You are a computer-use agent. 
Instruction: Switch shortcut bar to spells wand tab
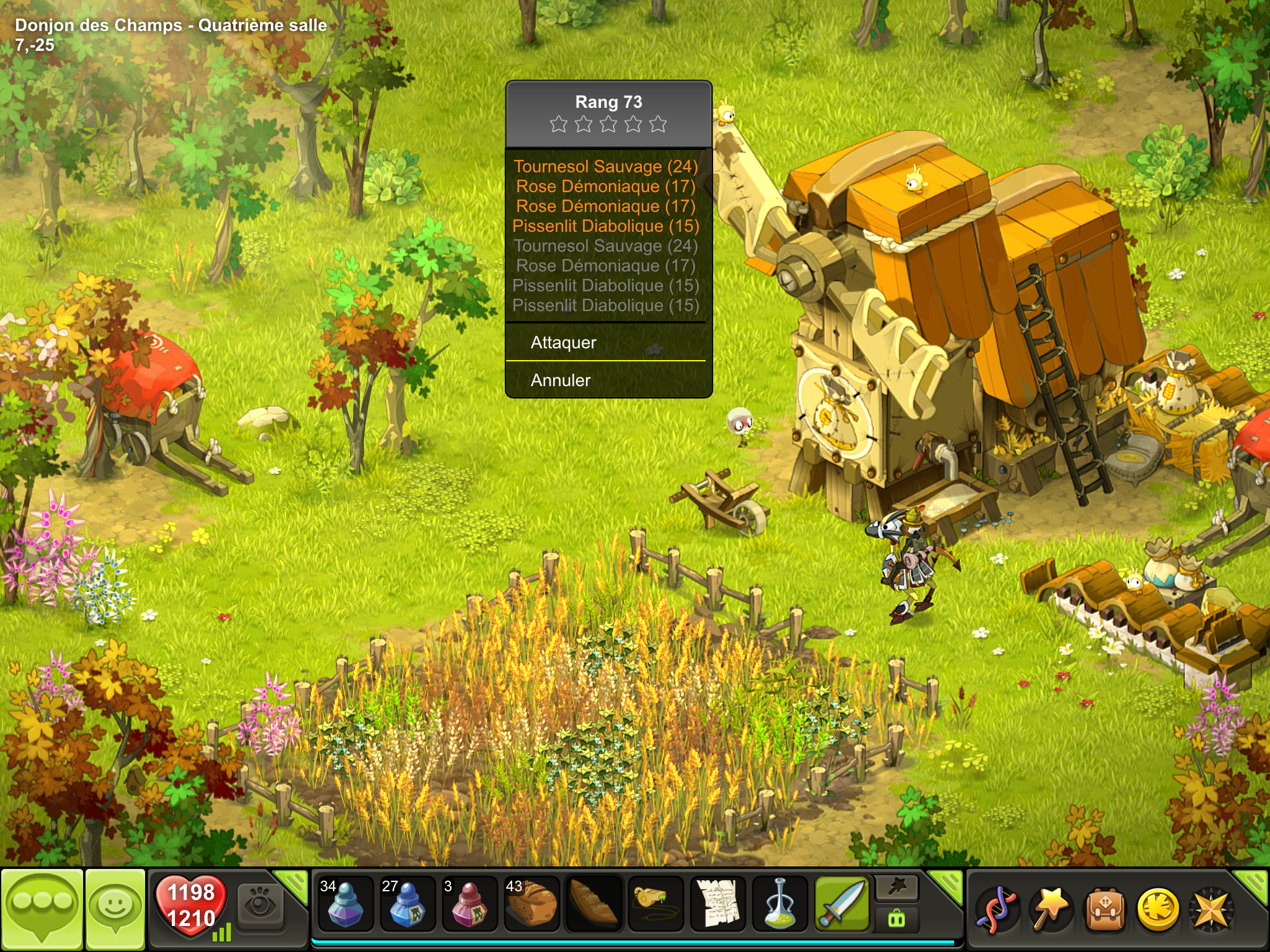click(897, 888)
